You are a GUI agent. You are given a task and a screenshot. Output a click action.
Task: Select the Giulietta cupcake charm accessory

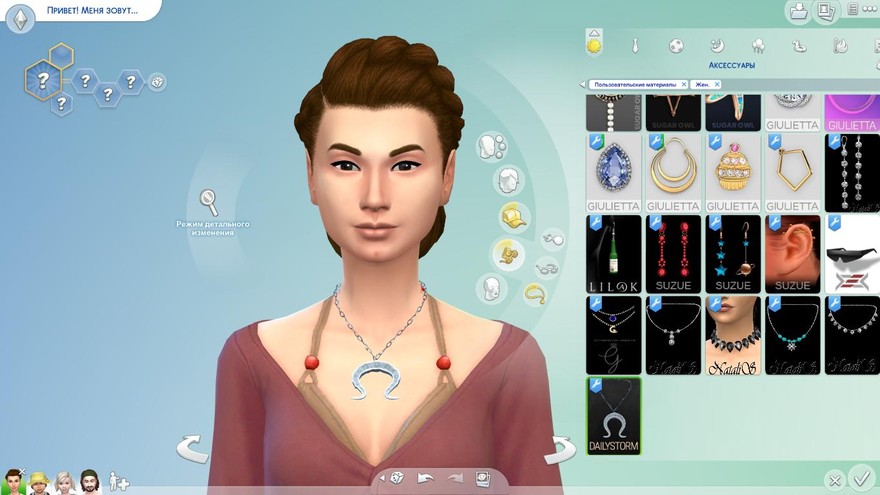click(733, 172)
